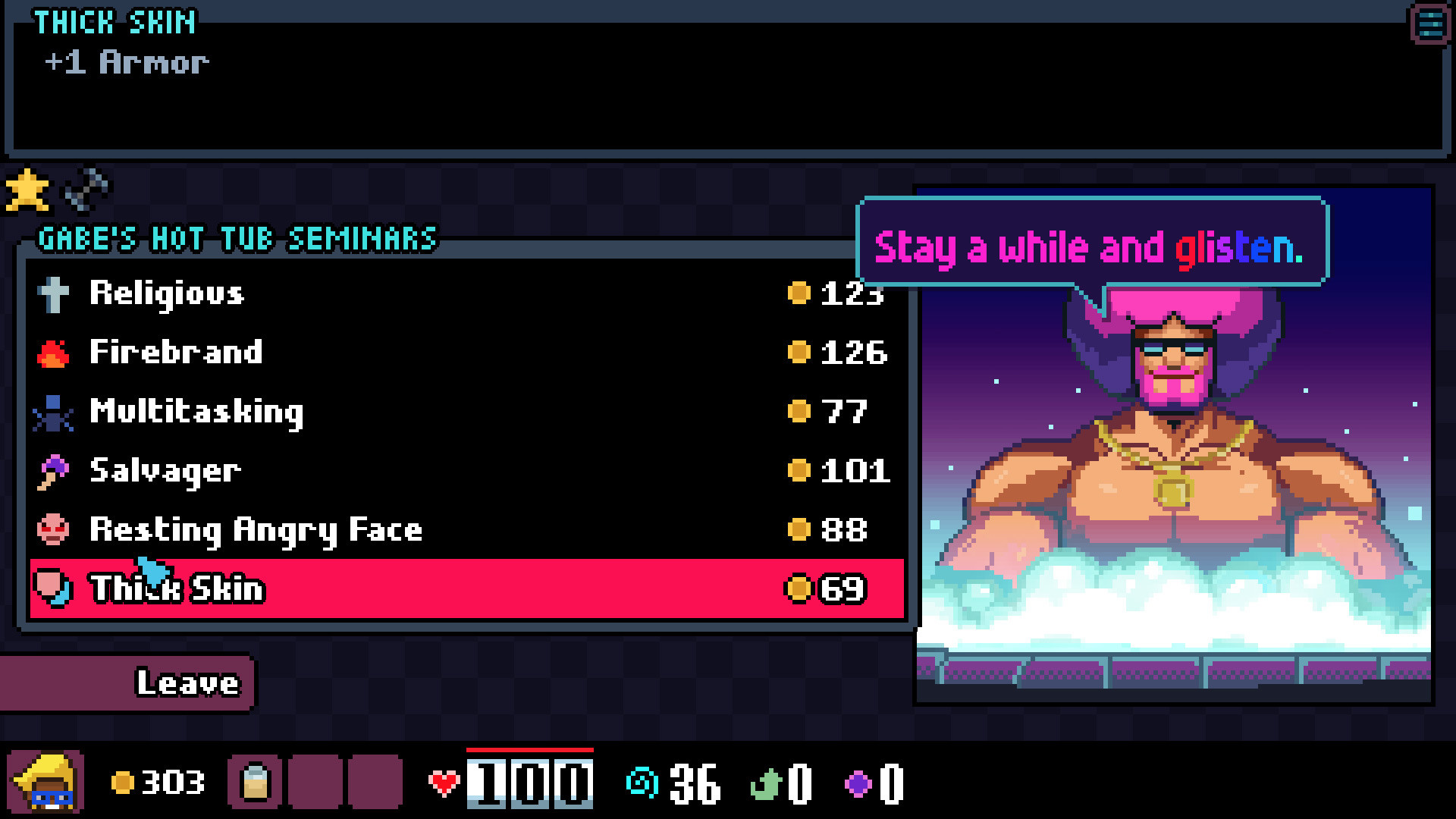
Task: Select Resting Angry Face
Action: coord(466,530)
